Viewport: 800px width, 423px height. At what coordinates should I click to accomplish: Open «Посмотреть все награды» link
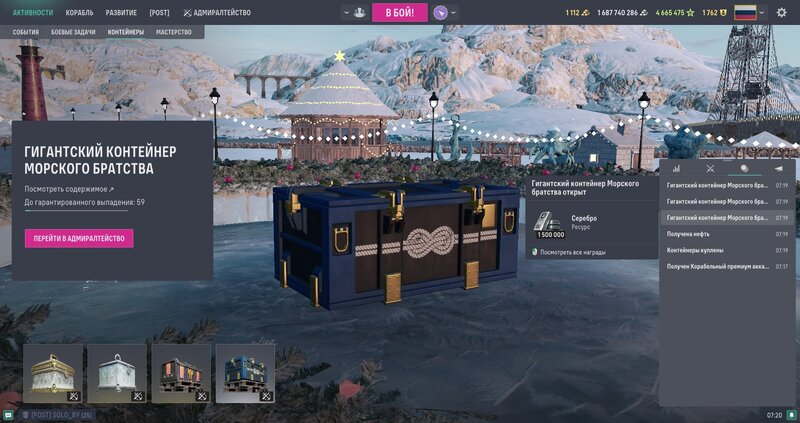pyautogui.click(x=577, y=252)
